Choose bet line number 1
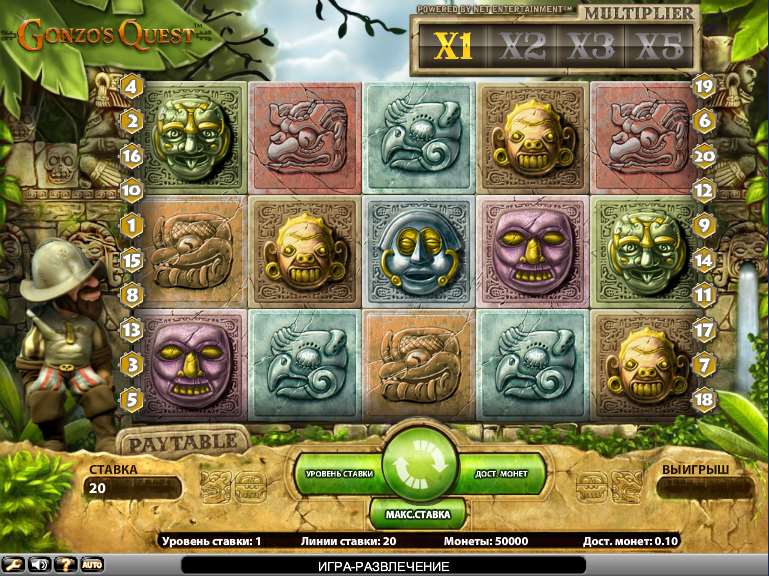Viewport: 769px width, 576px height. 131,226
